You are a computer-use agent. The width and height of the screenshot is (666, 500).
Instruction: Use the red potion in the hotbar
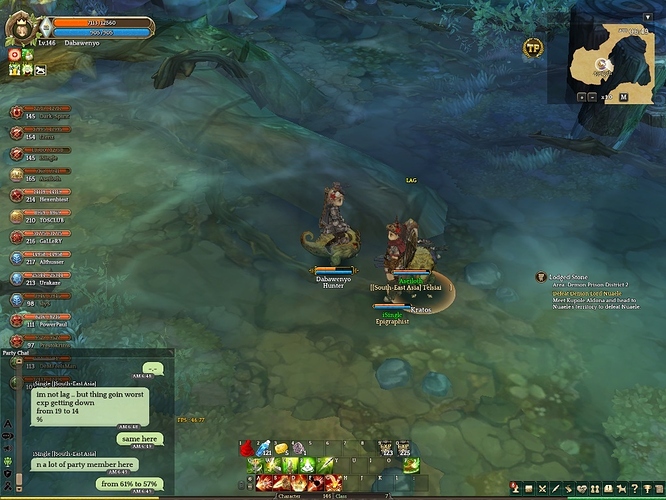click(246, 448)
